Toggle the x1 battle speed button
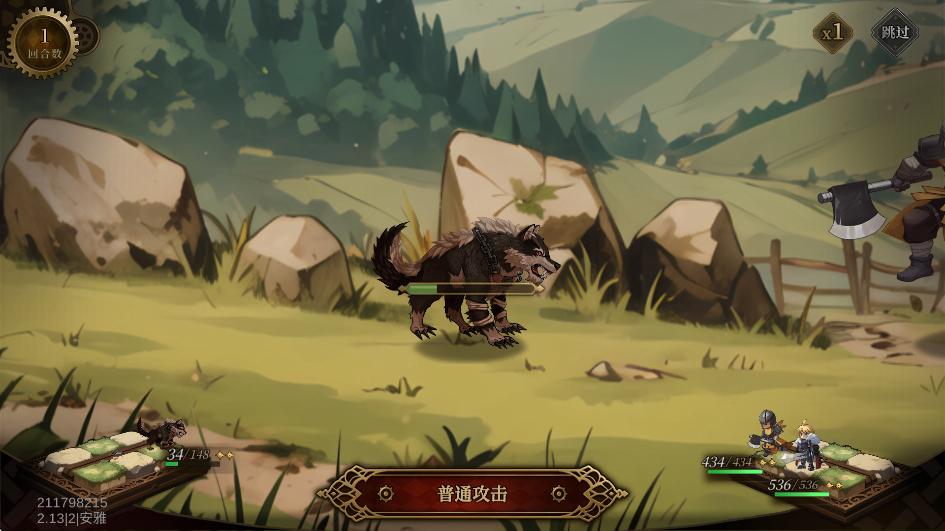Viewport: 945px width, 531px height. pos(832,33)
